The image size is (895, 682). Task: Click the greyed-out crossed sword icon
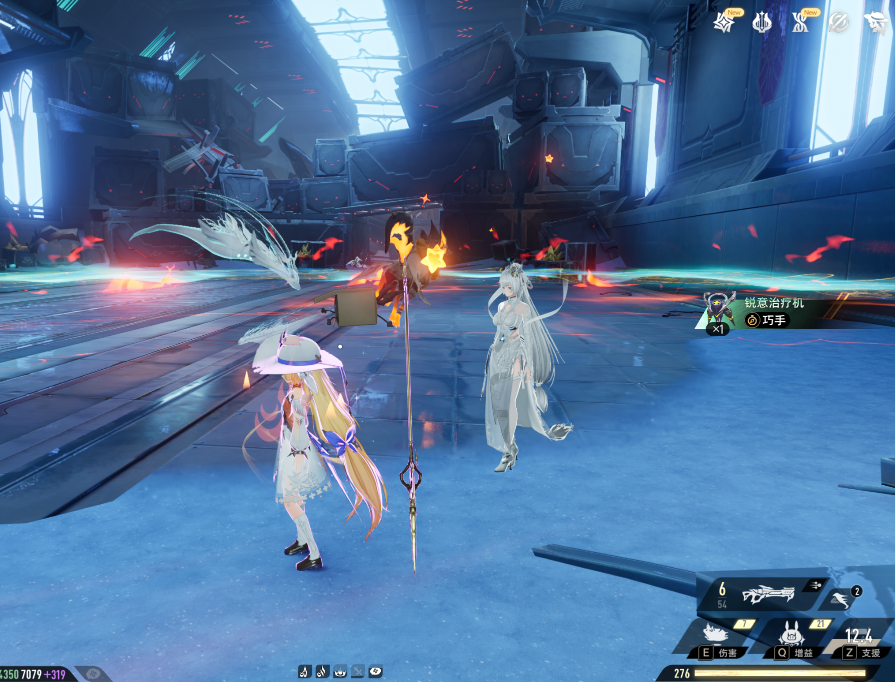coord(838,21)
